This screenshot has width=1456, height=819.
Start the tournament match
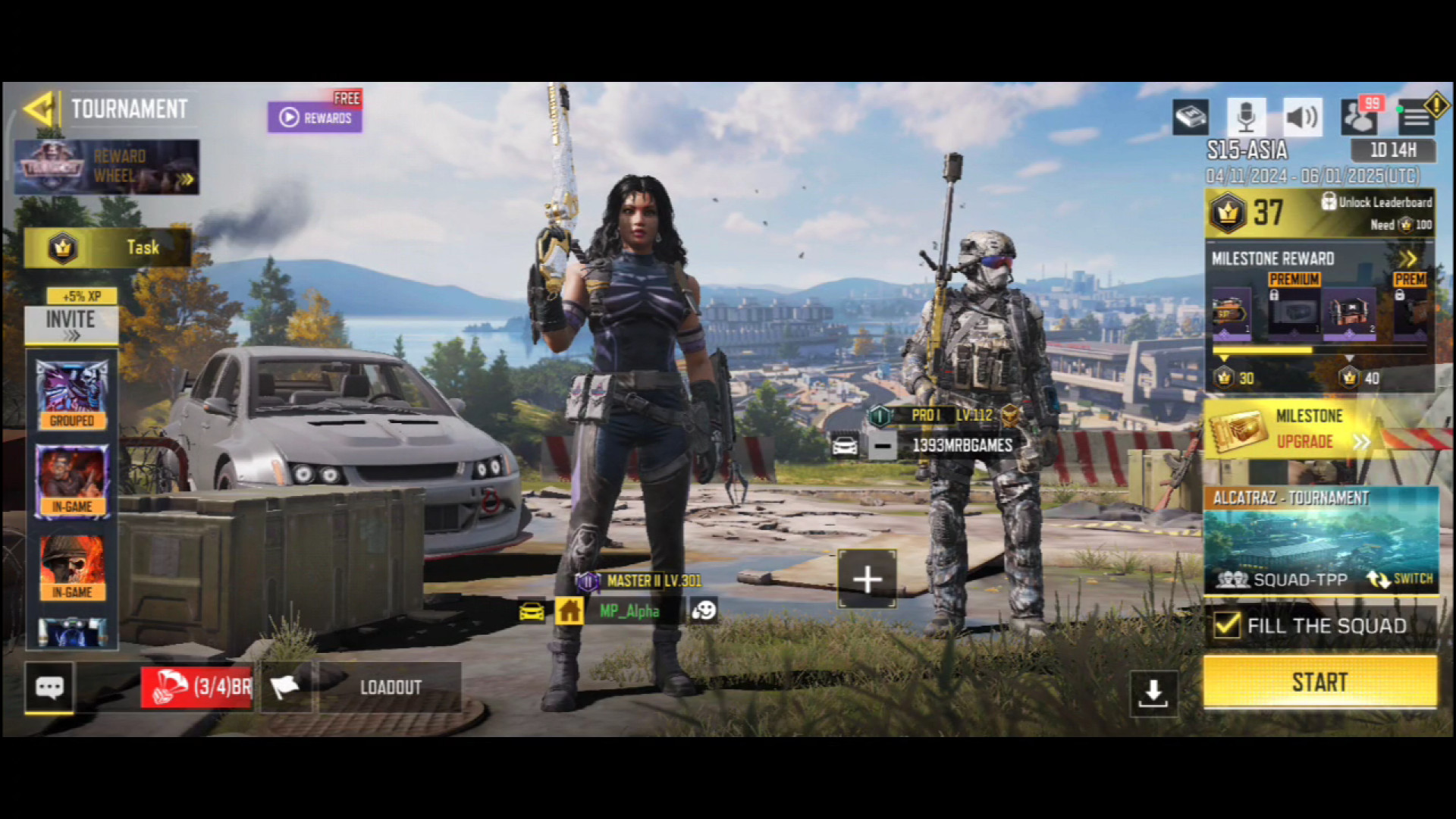[1319, 682]
